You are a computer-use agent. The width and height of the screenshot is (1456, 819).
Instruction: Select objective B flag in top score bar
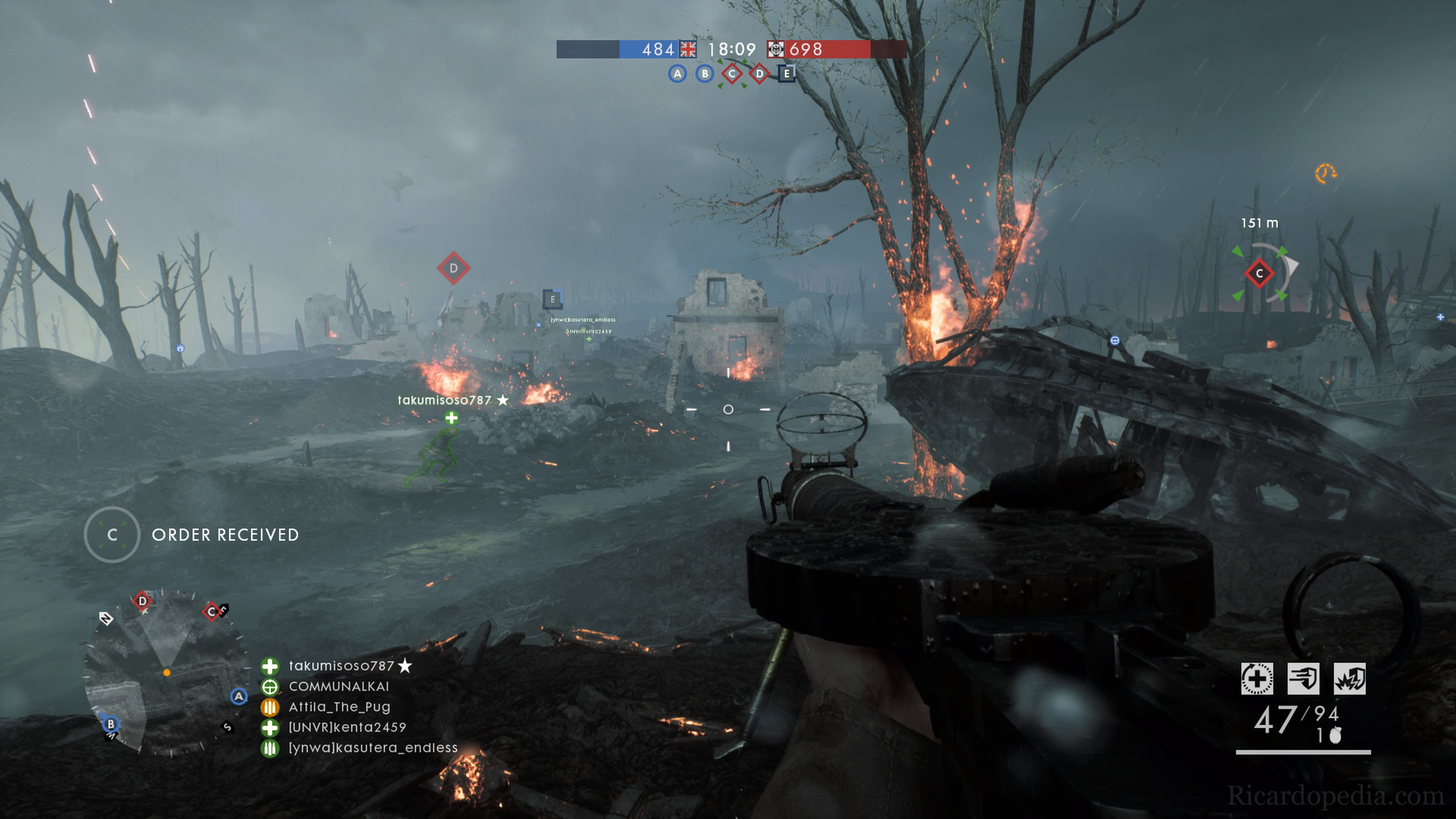[x=704, y=74]
